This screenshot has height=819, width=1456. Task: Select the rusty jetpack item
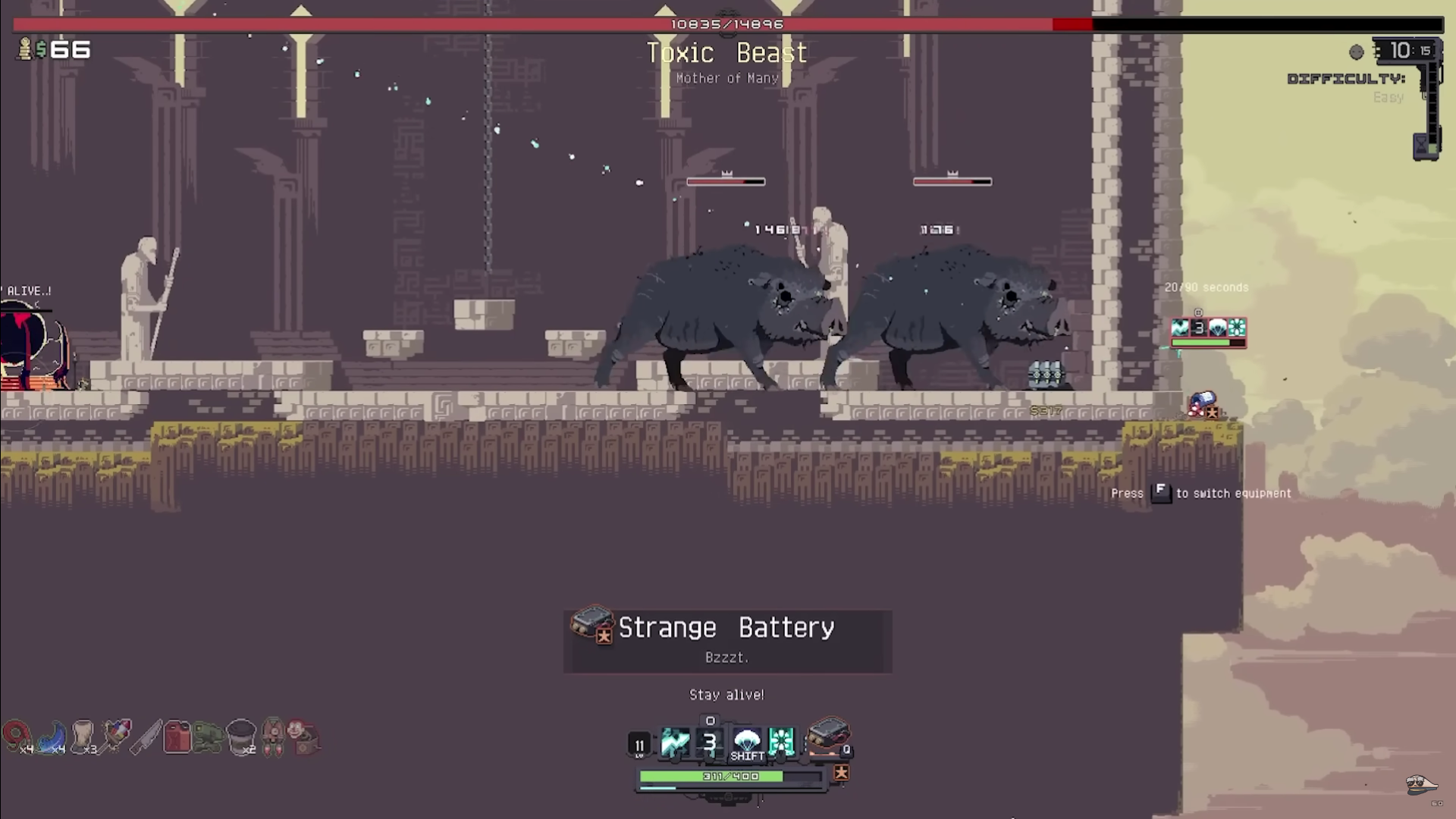(273, 737)
